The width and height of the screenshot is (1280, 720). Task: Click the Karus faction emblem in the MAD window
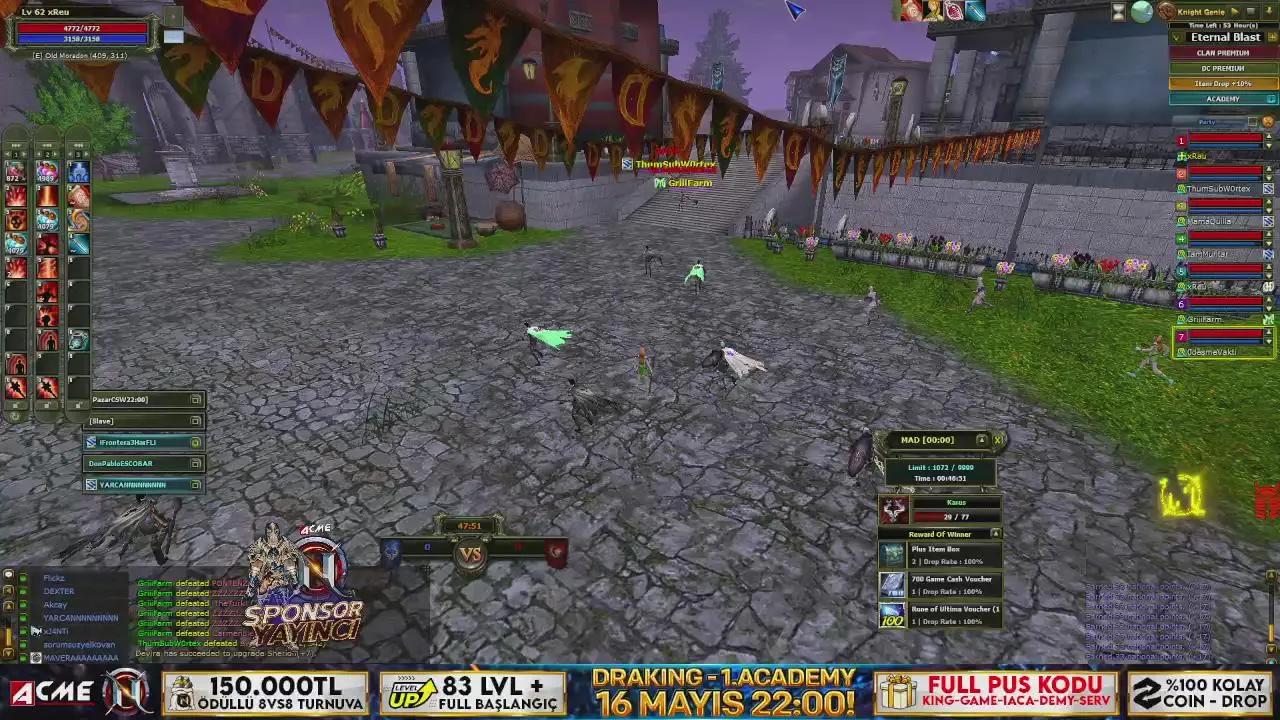[x=895, y=509]
